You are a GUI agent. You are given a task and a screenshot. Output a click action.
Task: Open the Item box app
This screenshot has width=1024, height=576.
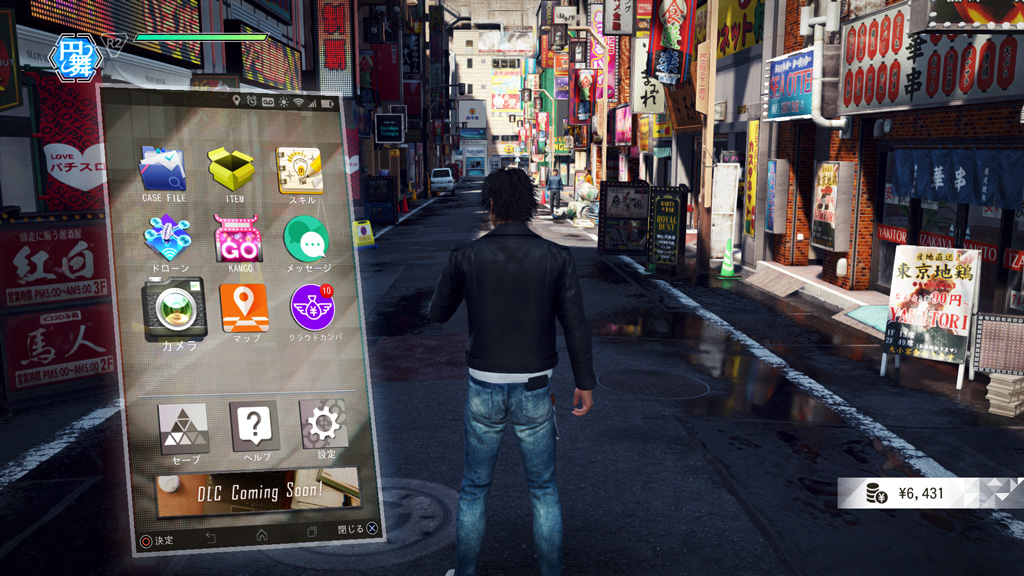click(232, 169)
